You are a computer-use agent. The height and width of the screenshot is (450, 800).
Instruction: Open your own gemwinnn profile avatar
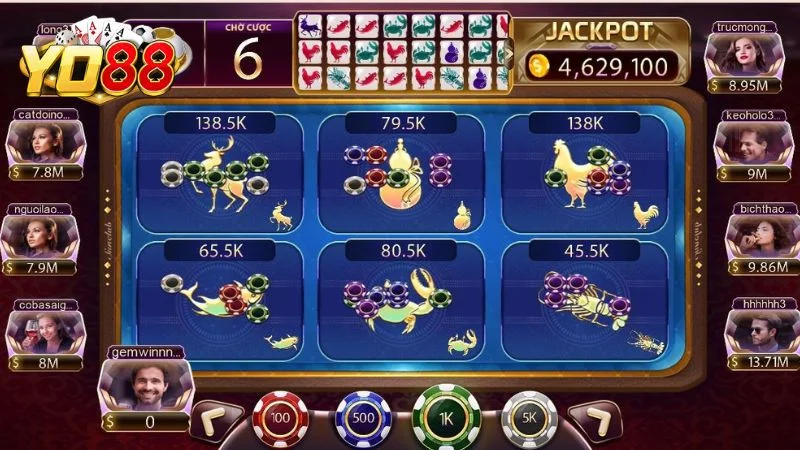tap(146, 380)
